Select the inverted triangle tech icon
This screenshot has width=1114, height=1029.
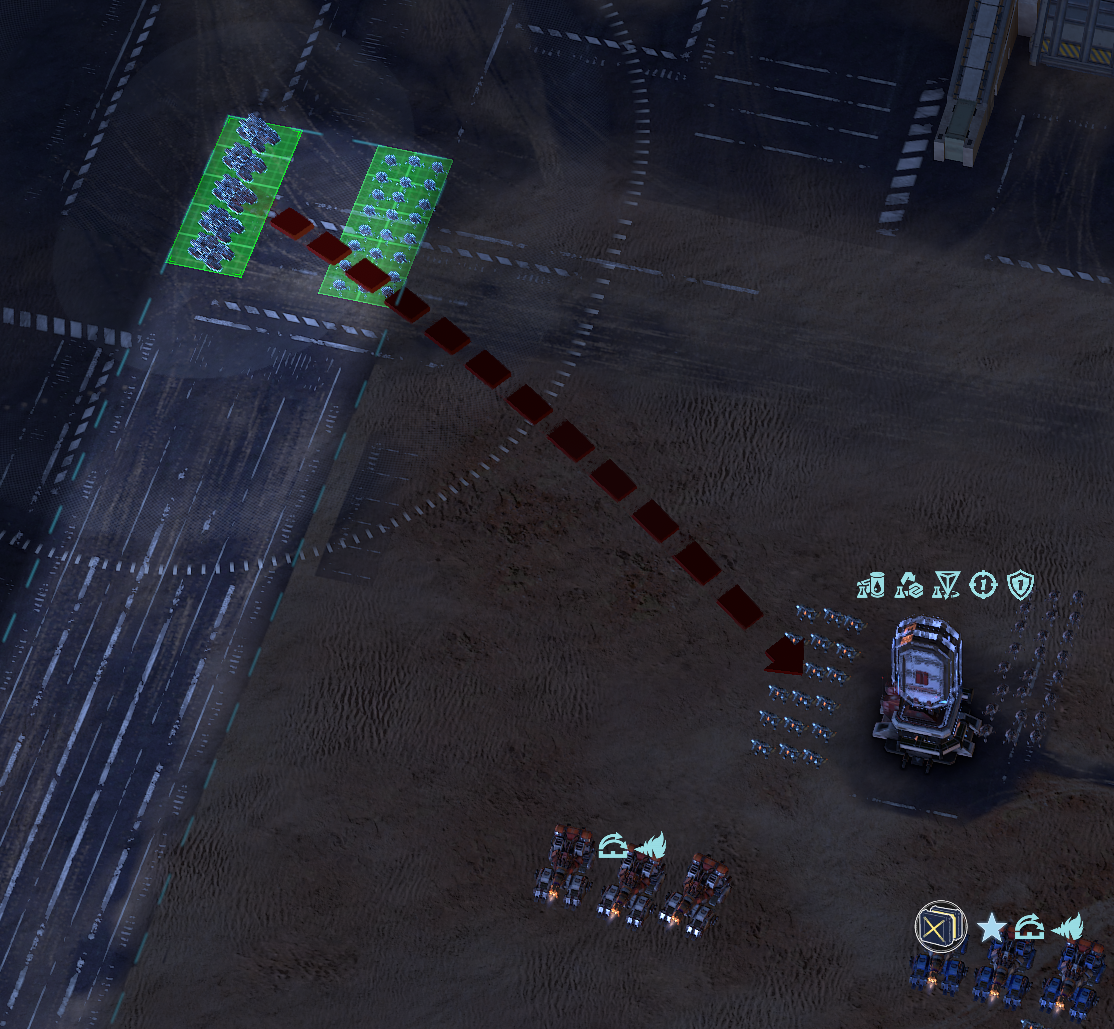click(x=946, y=584)
